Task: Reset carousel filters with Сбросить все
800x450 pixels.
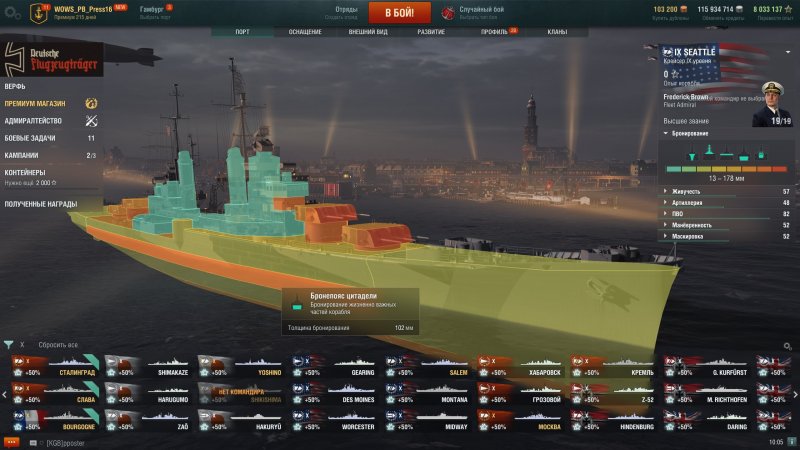Action: coord(58,345)
